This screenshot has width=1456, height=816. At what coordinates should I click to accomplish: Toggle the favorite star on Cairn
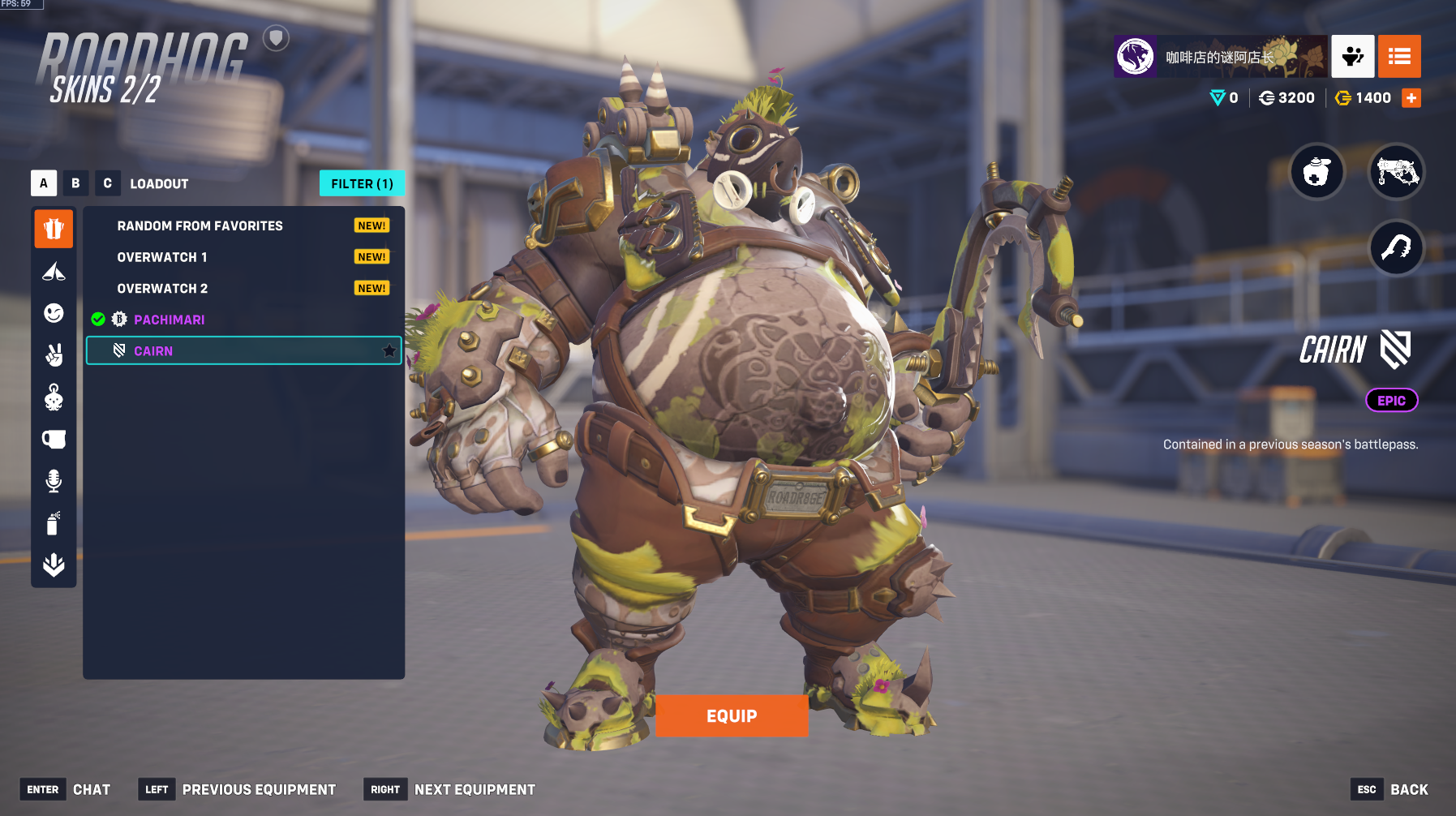click(389, 351)
